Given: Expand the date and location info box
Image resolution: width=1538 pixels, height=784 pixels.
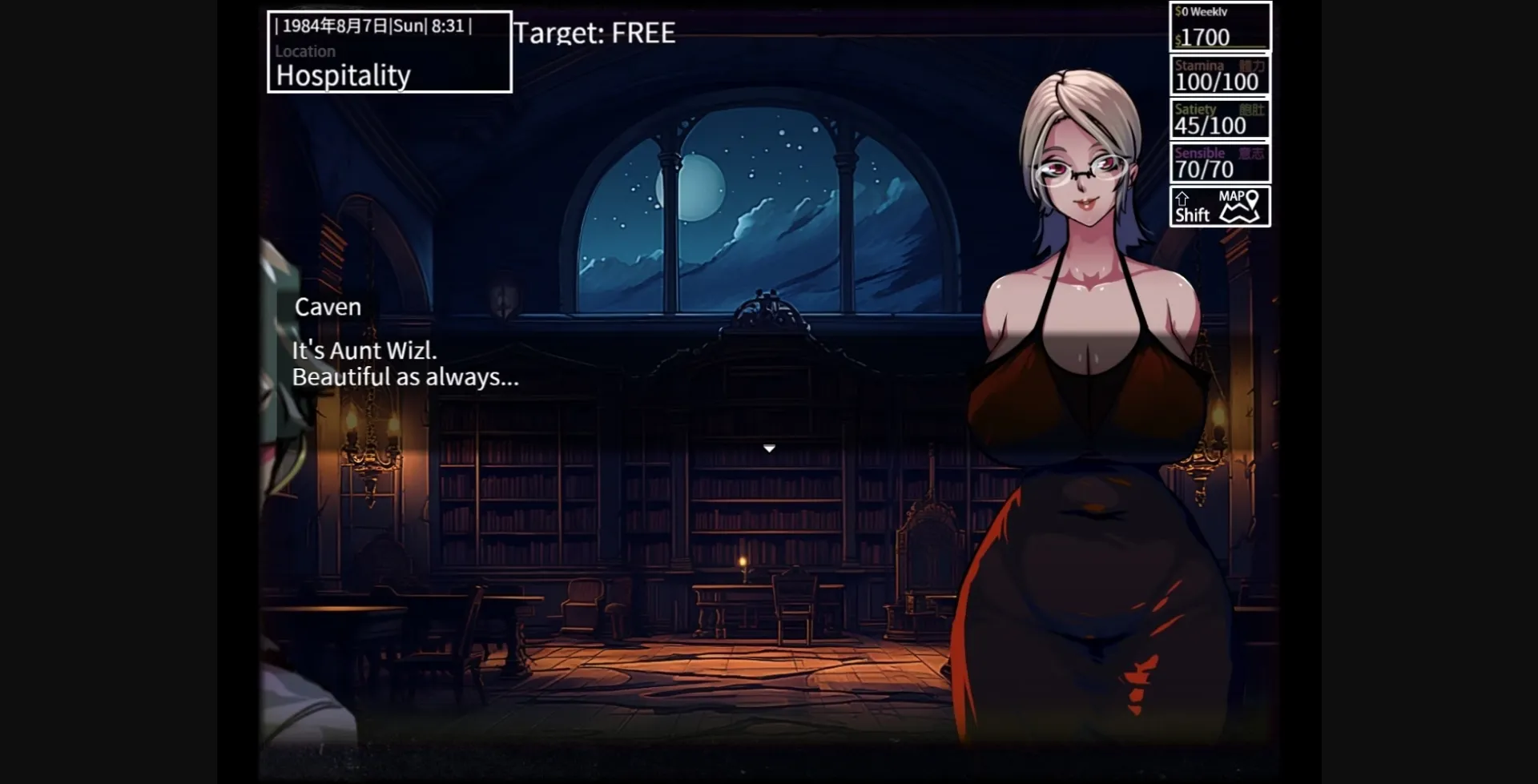Looking at the screenshot, I should [389, 50].
